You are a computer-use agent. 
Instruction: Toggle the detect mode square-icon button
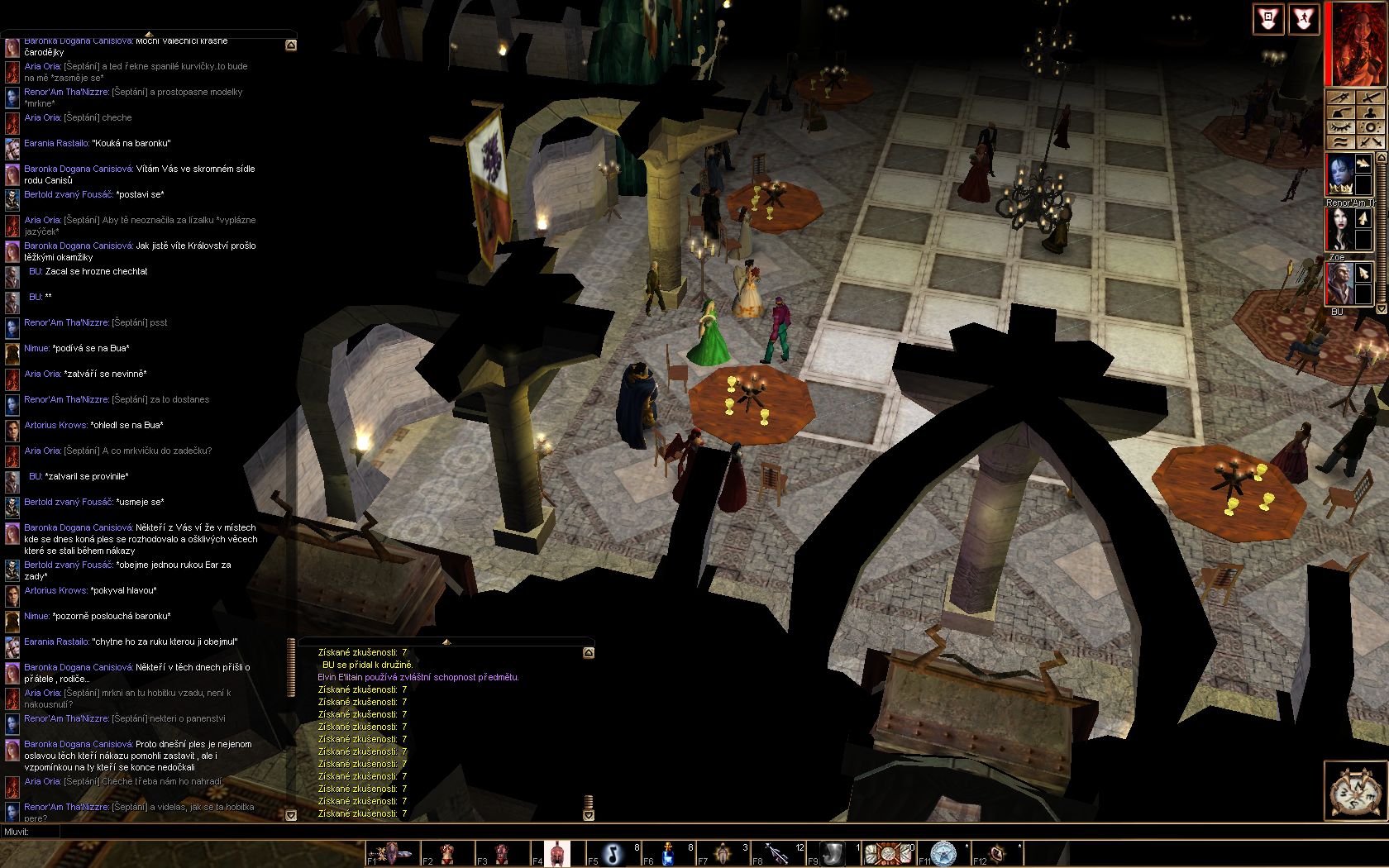[1267, 20]
